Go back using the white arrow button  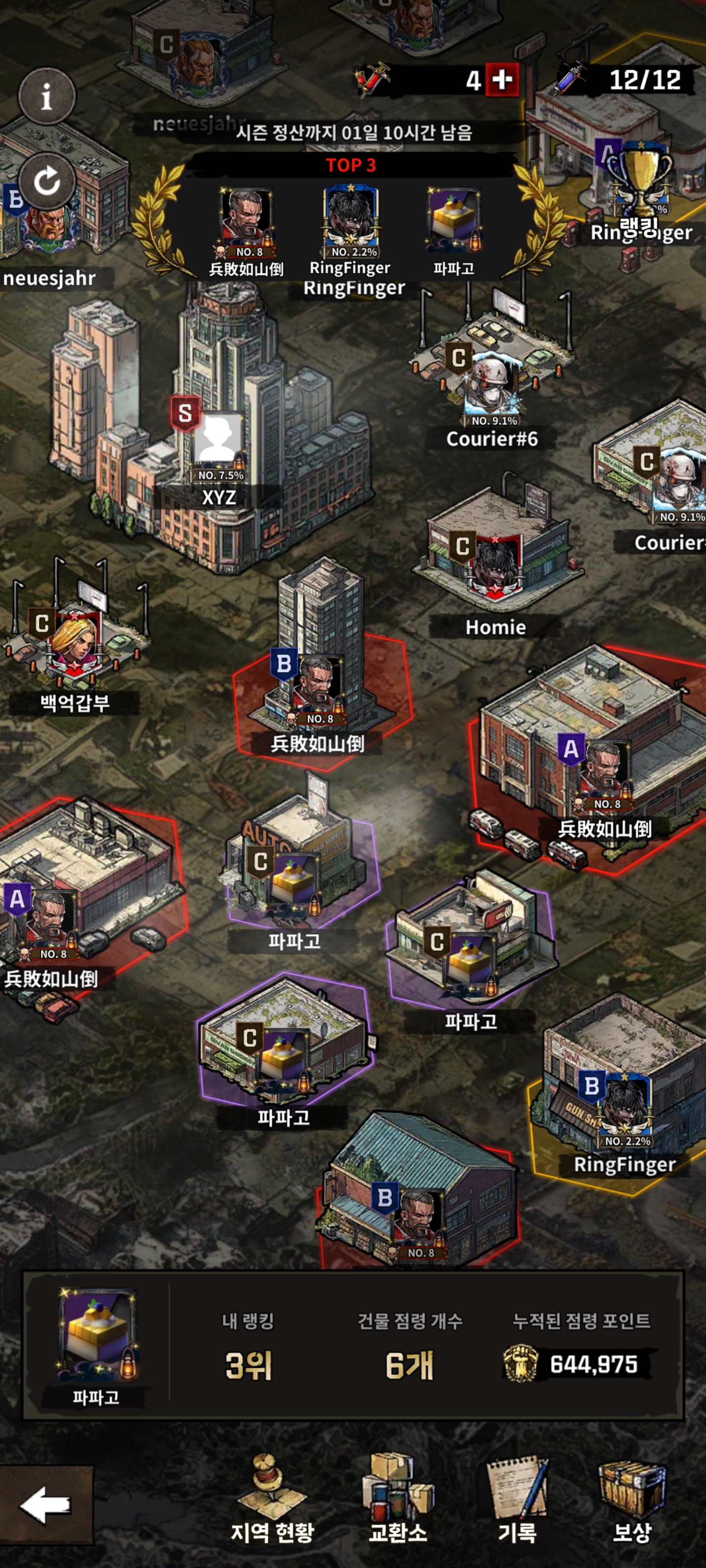tap(46, 1505)
